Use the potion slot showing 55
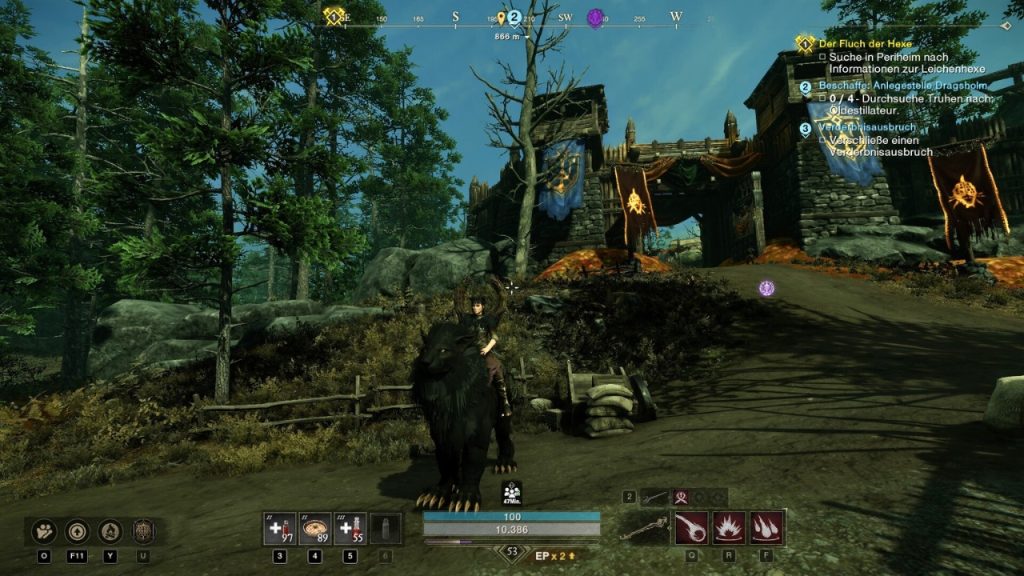 pos(351,528)
